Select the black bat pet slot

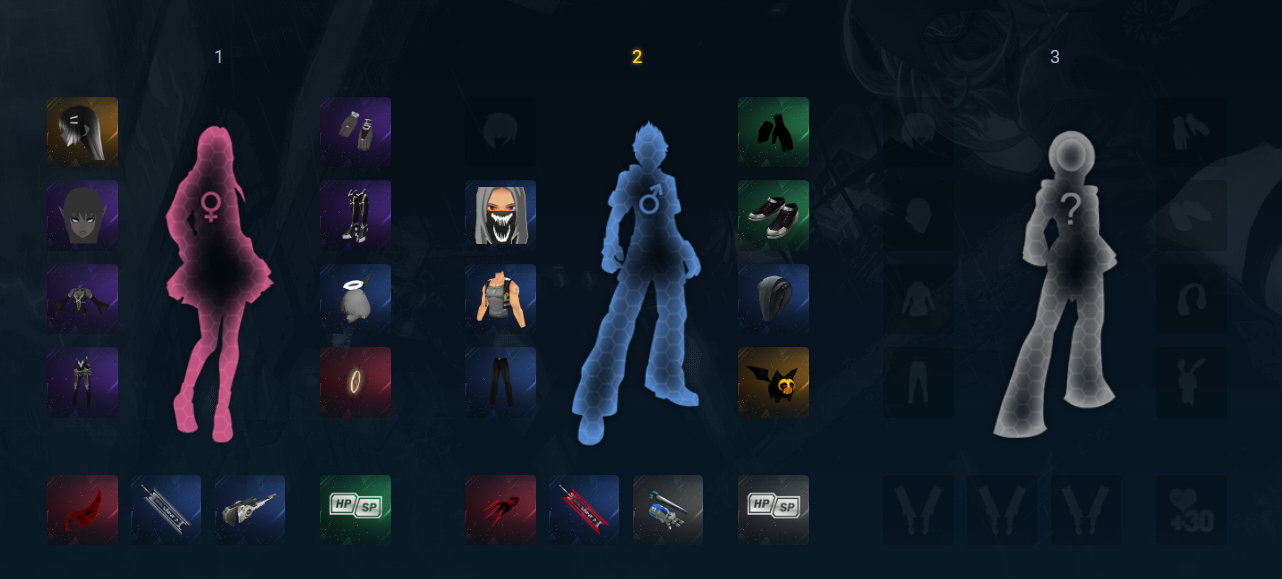773,382
